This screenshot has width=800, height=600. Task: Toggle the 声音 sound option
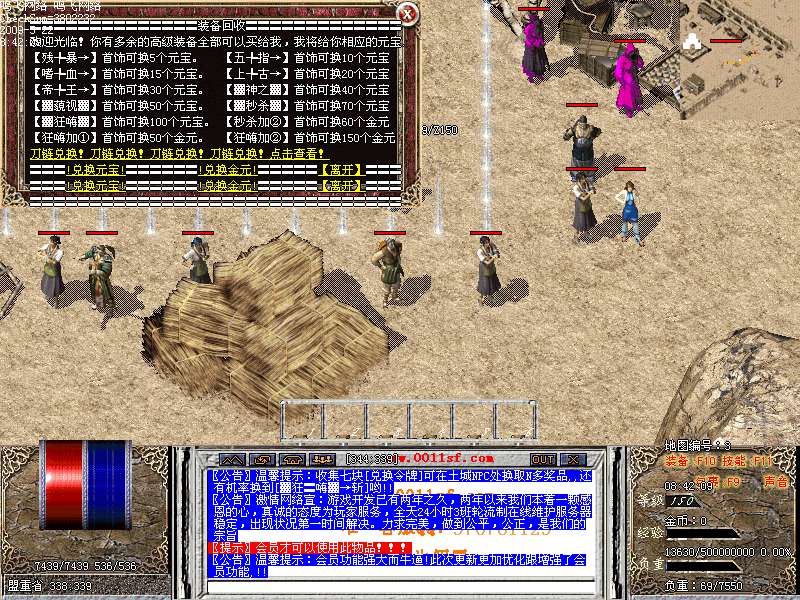pos(775,481)
